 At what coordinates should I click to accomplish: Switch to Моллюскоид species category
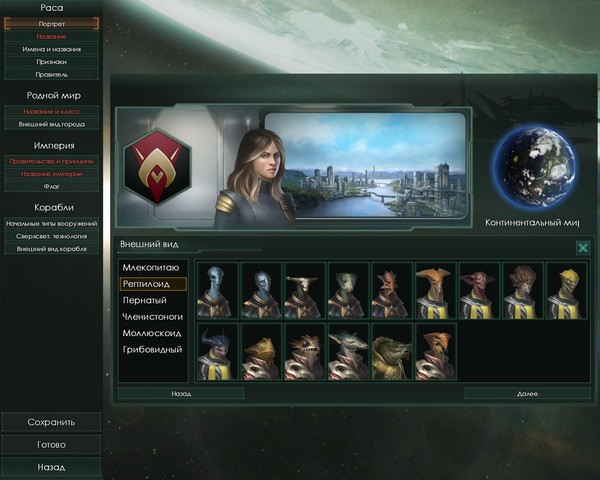click(152, 333)
